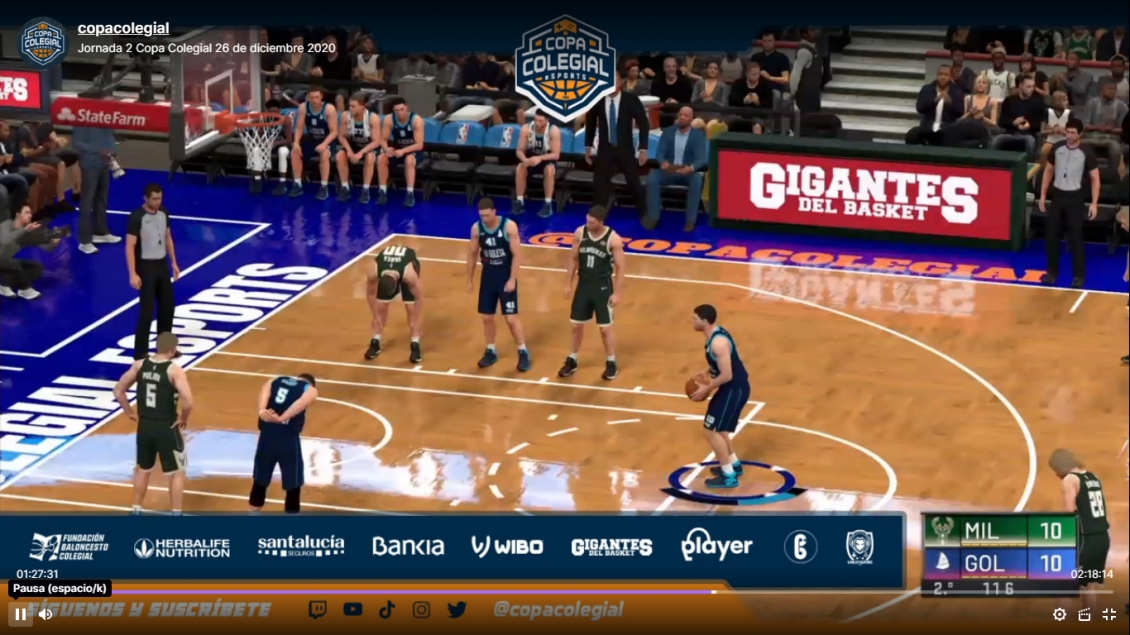The height and width of the screenshot is (635, 1130).
Task: Open the video player settings gear
Action: pos(1059,614)
